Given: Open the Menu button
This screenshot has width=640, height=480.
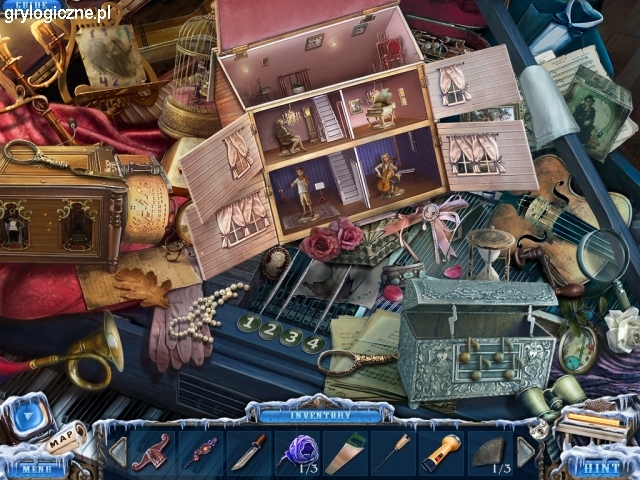Looking at the screenshot, I should 35,467.
